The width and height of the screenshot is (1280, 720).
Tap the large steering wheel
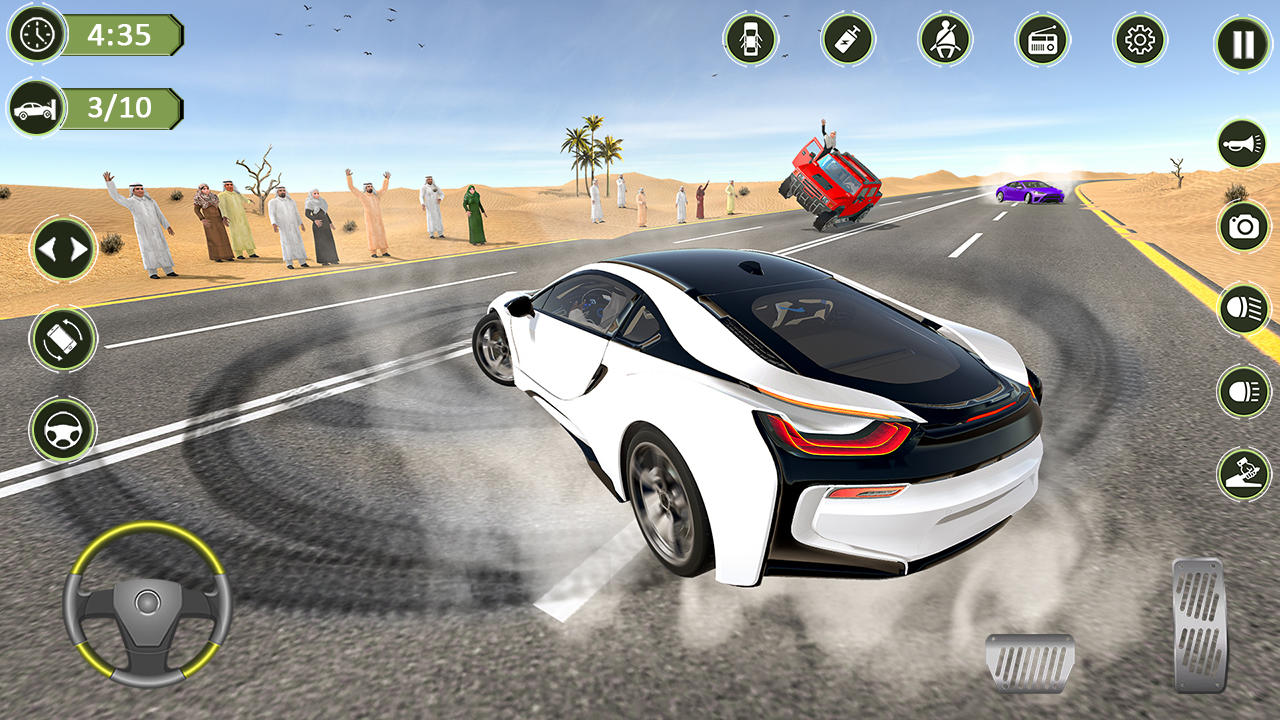coord(147,603)
